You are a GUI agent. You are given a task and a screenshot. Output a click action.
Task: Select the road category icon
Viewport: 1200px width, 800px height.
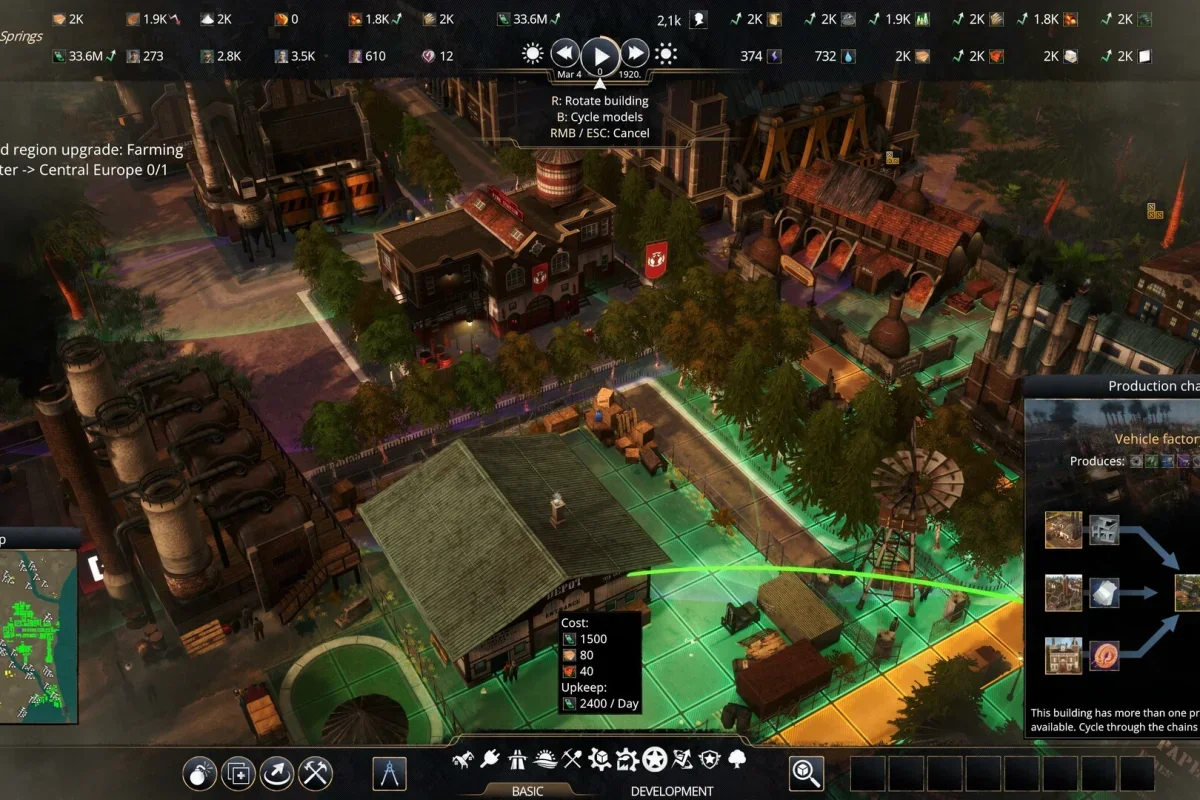pos(517,760)
